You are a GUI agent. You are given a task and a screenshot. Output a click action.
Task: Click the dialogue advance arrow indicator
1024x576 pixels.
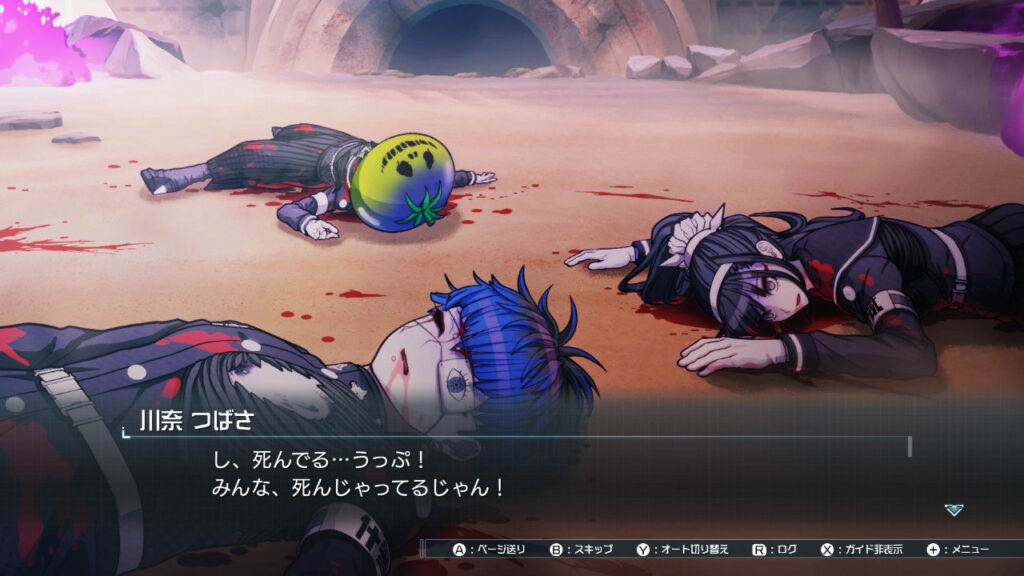(x=954, y=510)
